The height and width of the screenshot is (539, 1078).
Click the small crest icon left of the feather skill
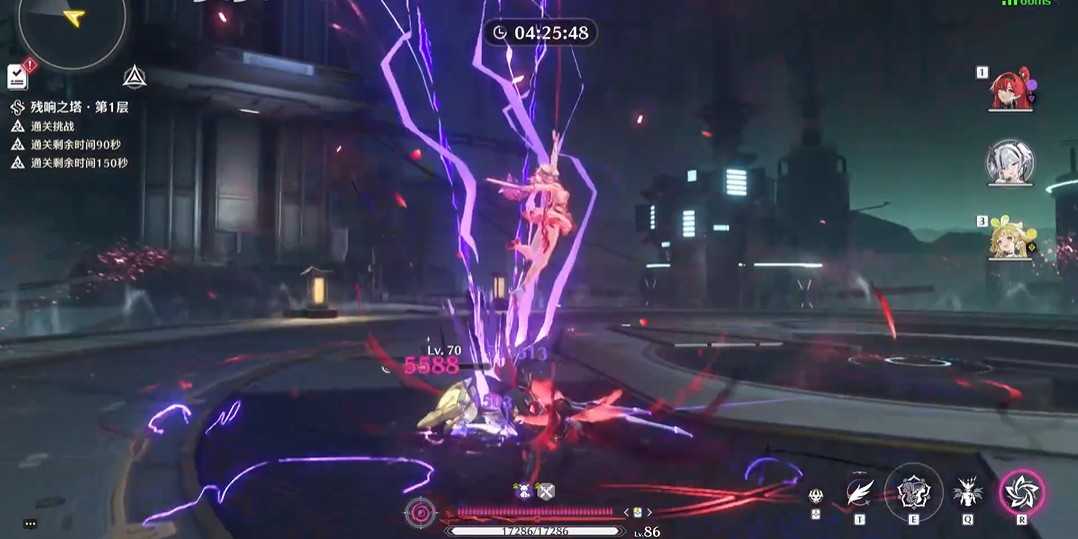(x=816, y=496)
